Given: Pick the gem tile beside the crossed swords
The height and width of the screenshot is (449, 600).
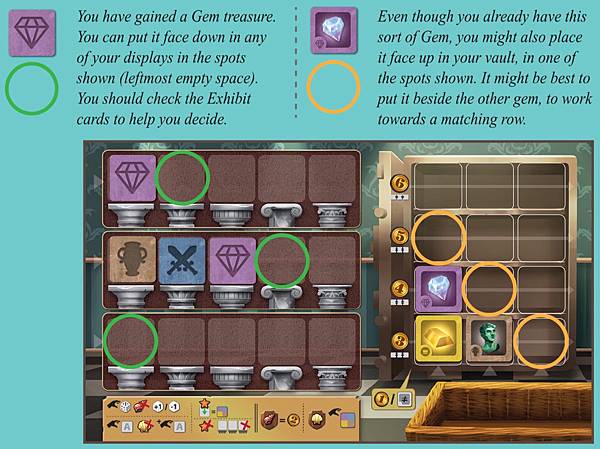Looking at the screenshot, I should click(x=232, y=258).
